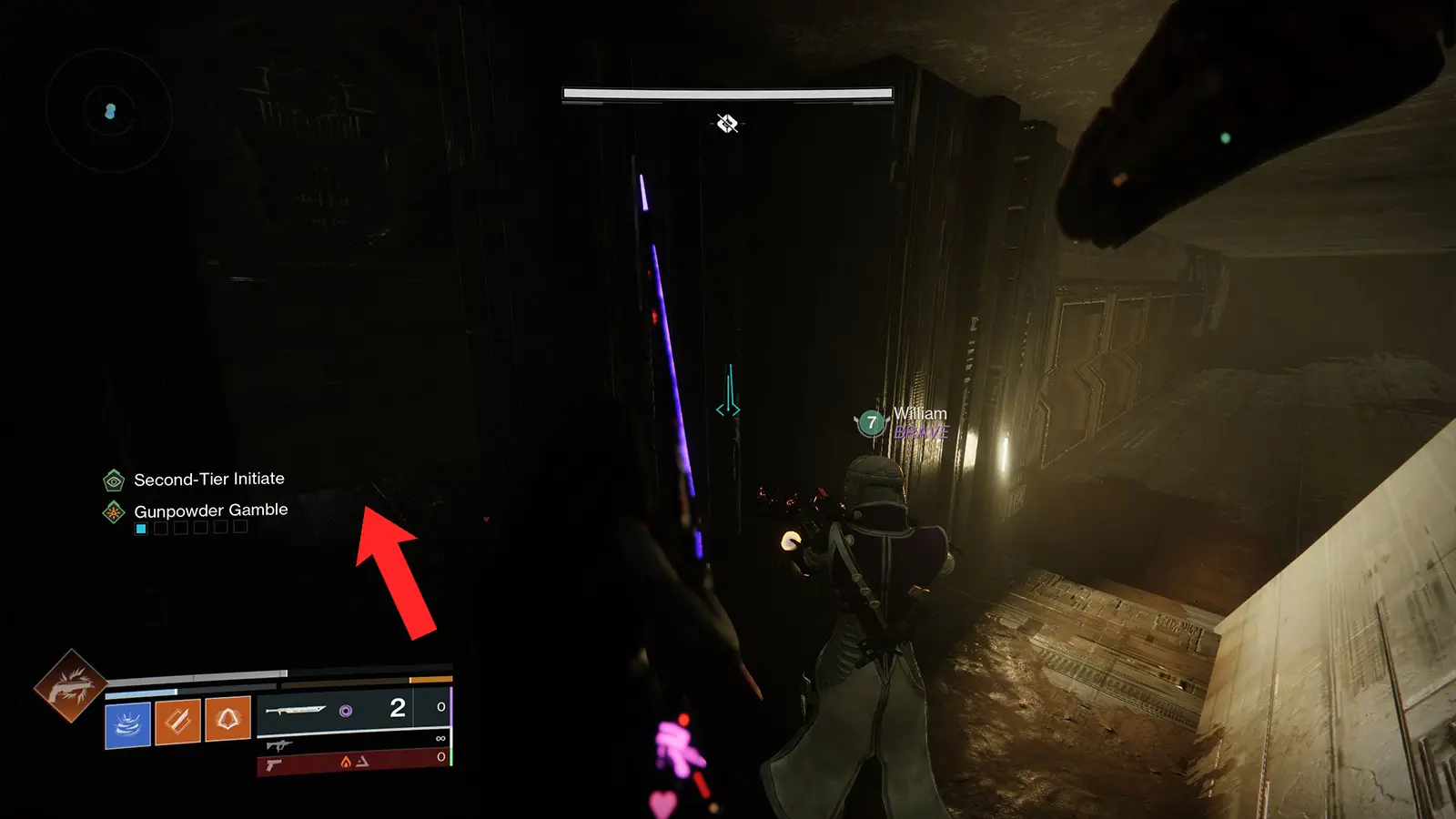
Task: Click the circular radar
Action: pyautogui.click(x=109, y=111)
